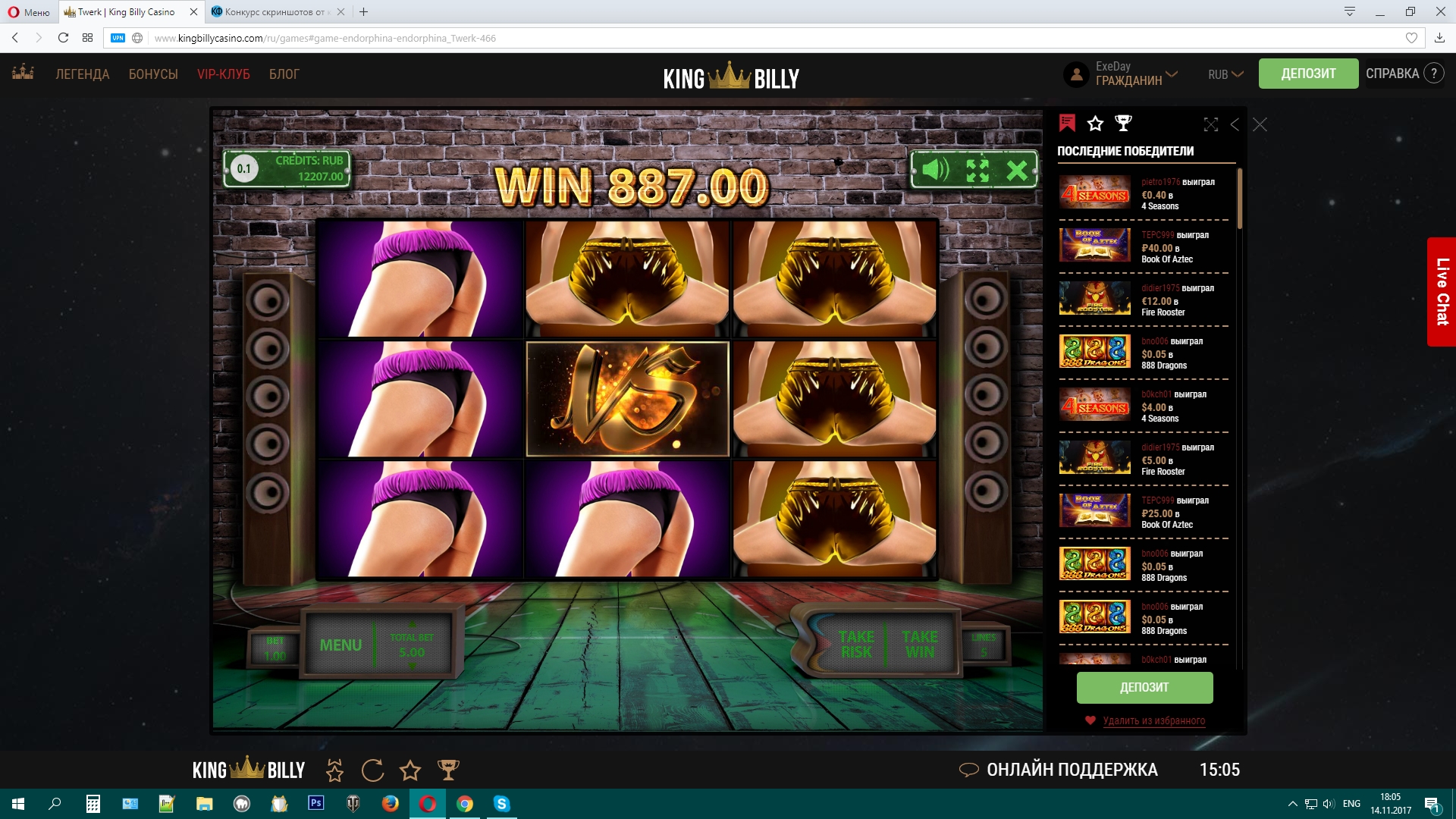This screenshot has height=819, width=1456.
Task: Bookmark the page via heart icon near address bar
Action: (1412, 37)
